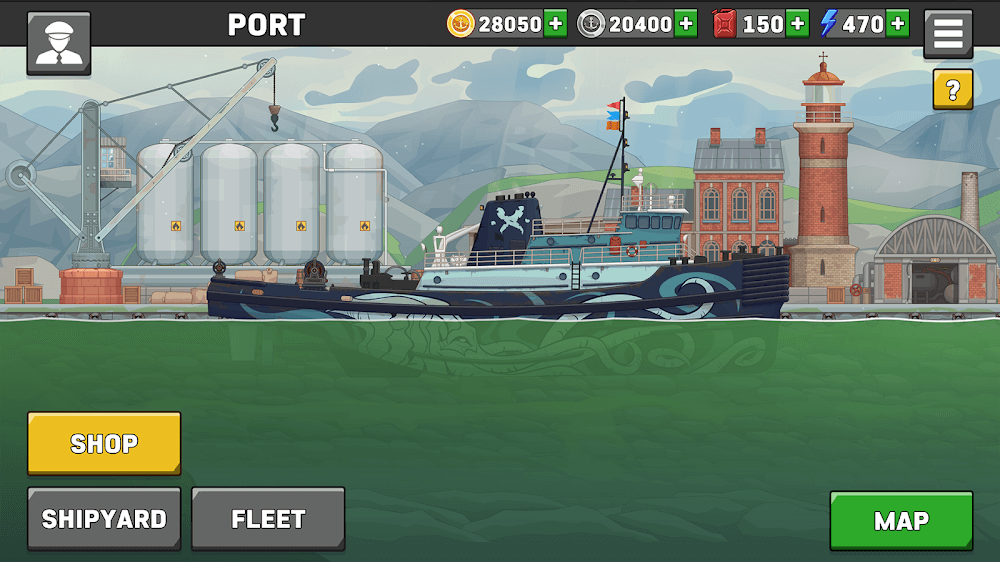Buy more anchor tokens with plus button
1000x562 pixels.
coord(686,24)
